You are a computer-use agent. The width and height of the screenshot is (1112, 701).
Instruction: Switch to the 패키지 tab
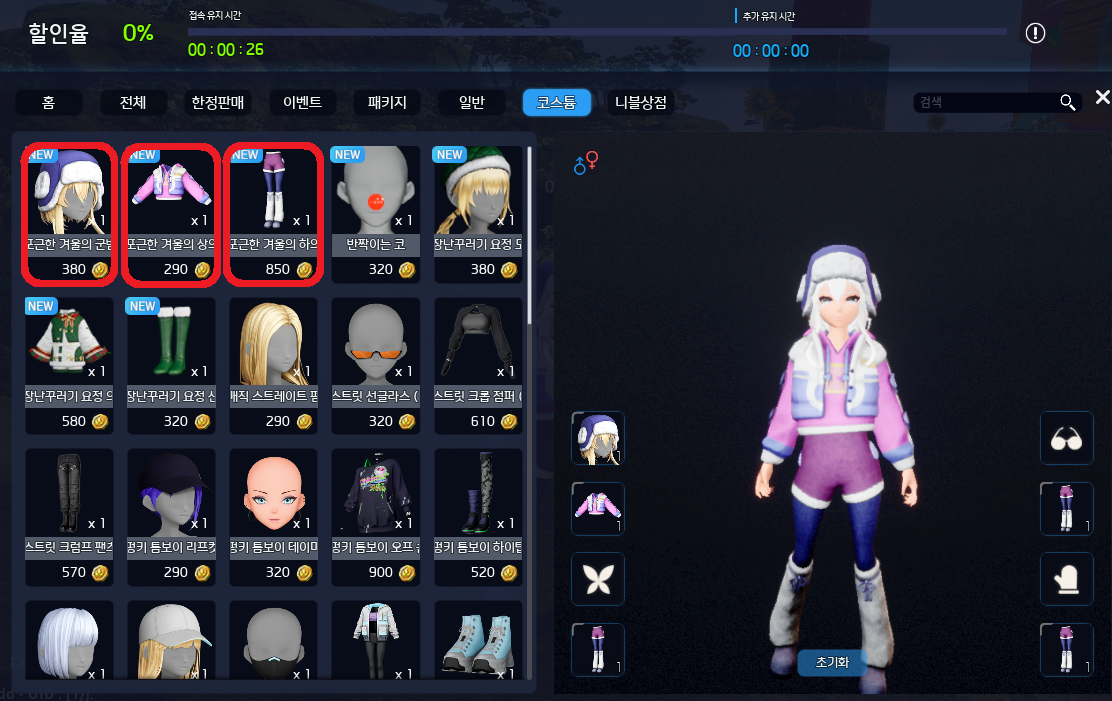pyautogui.click(x=387, y=102)
